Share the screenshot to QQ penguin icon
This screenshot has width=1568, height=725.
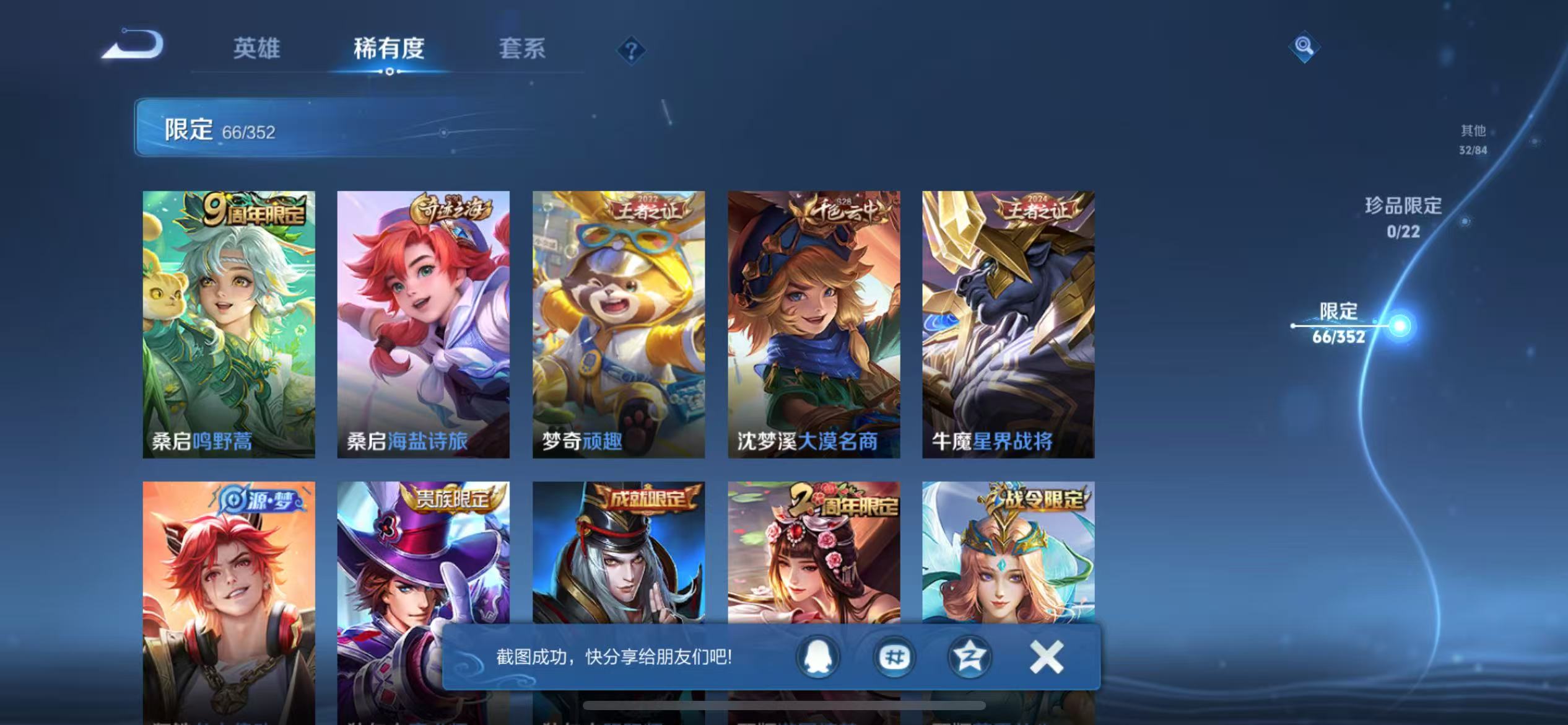coord(817,657)
